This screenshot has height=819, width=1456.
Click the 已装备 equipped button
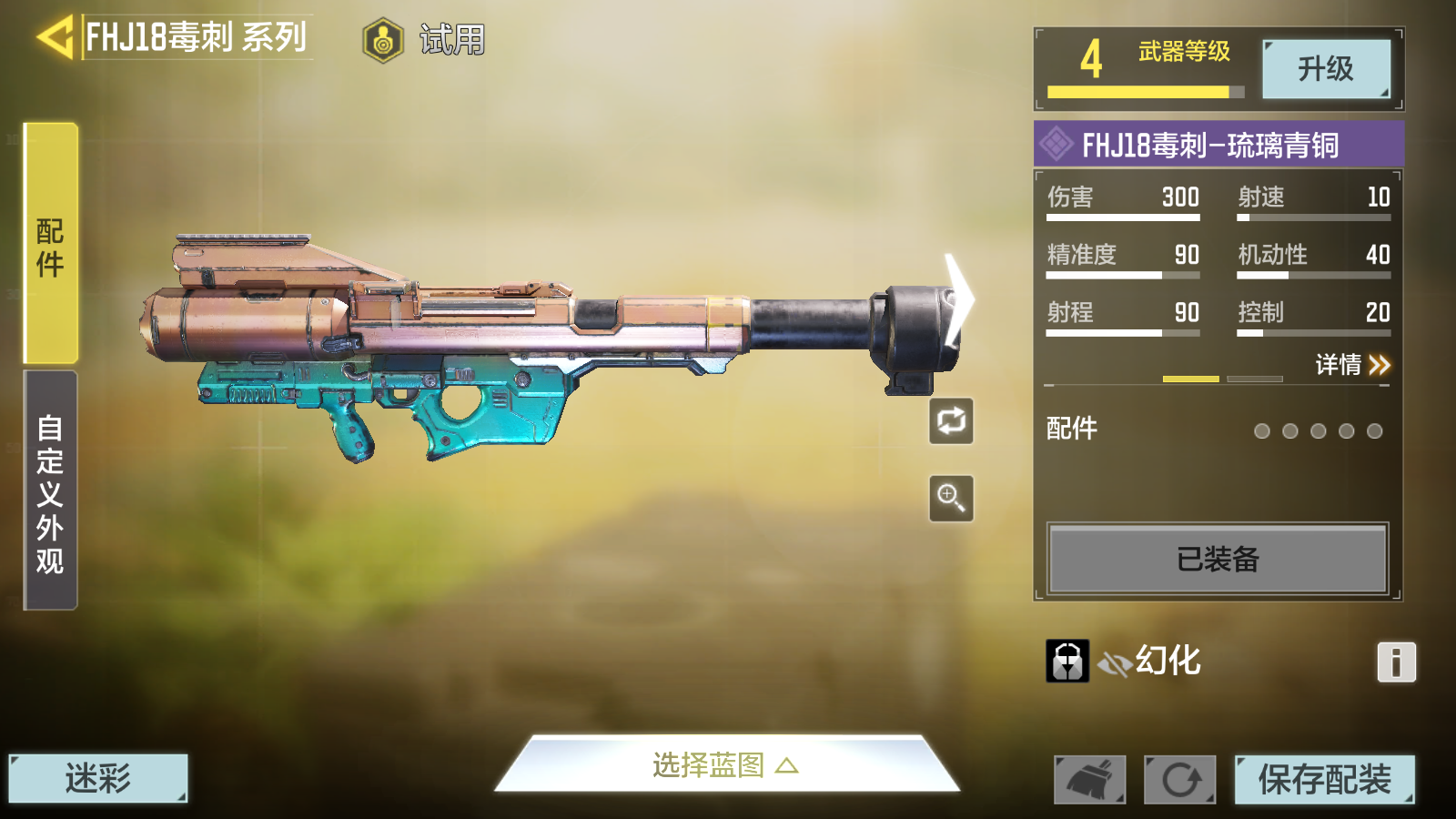[1218, 559]
